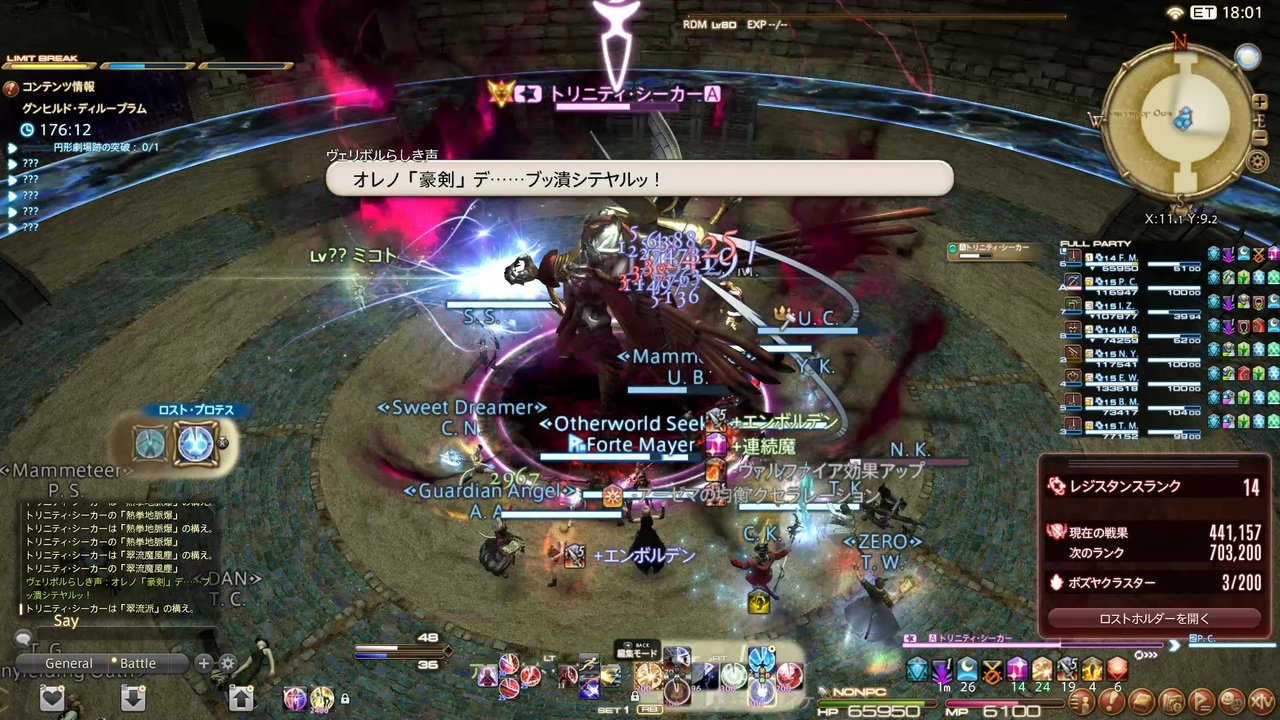Click the chat scroll-down arrow

pos(133,700)
